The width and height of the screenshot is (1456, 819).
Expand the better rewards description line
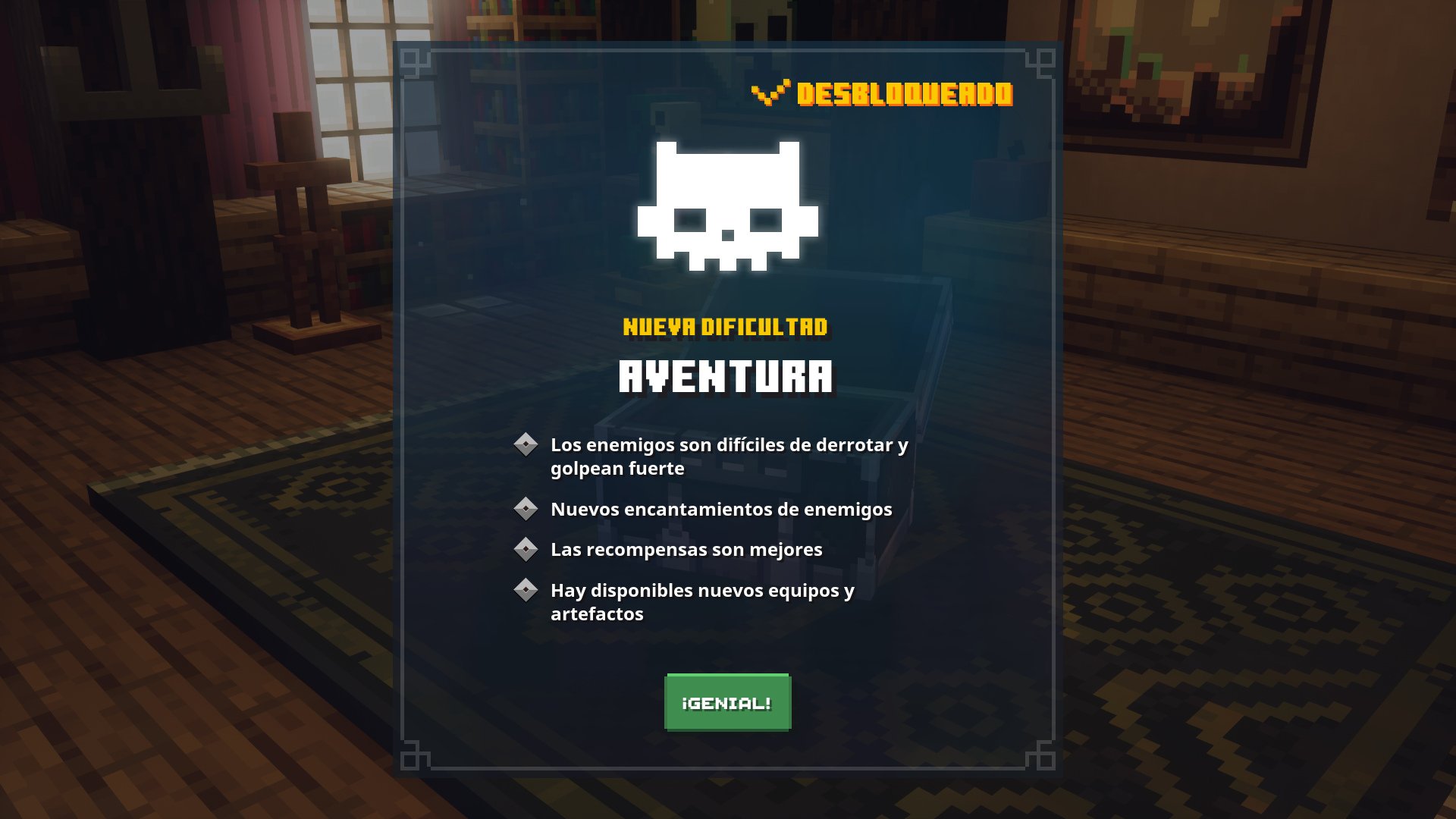[x=686, y=551]
